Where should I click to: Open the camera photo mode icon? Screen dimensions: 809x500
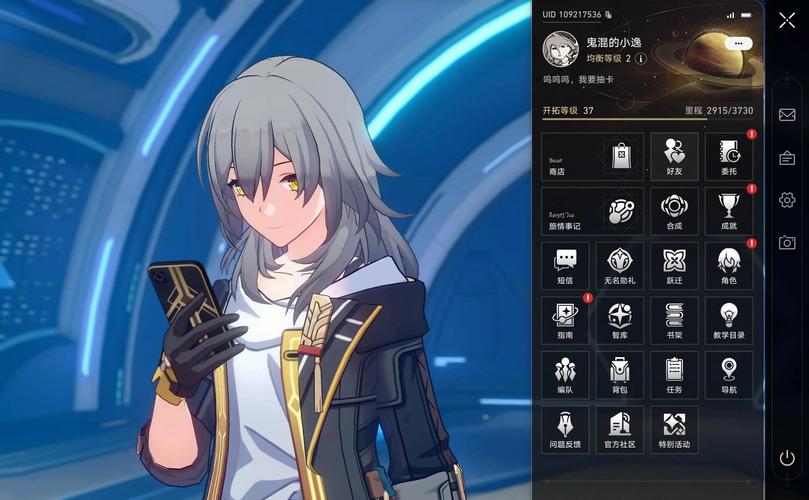tap(787, 243)
